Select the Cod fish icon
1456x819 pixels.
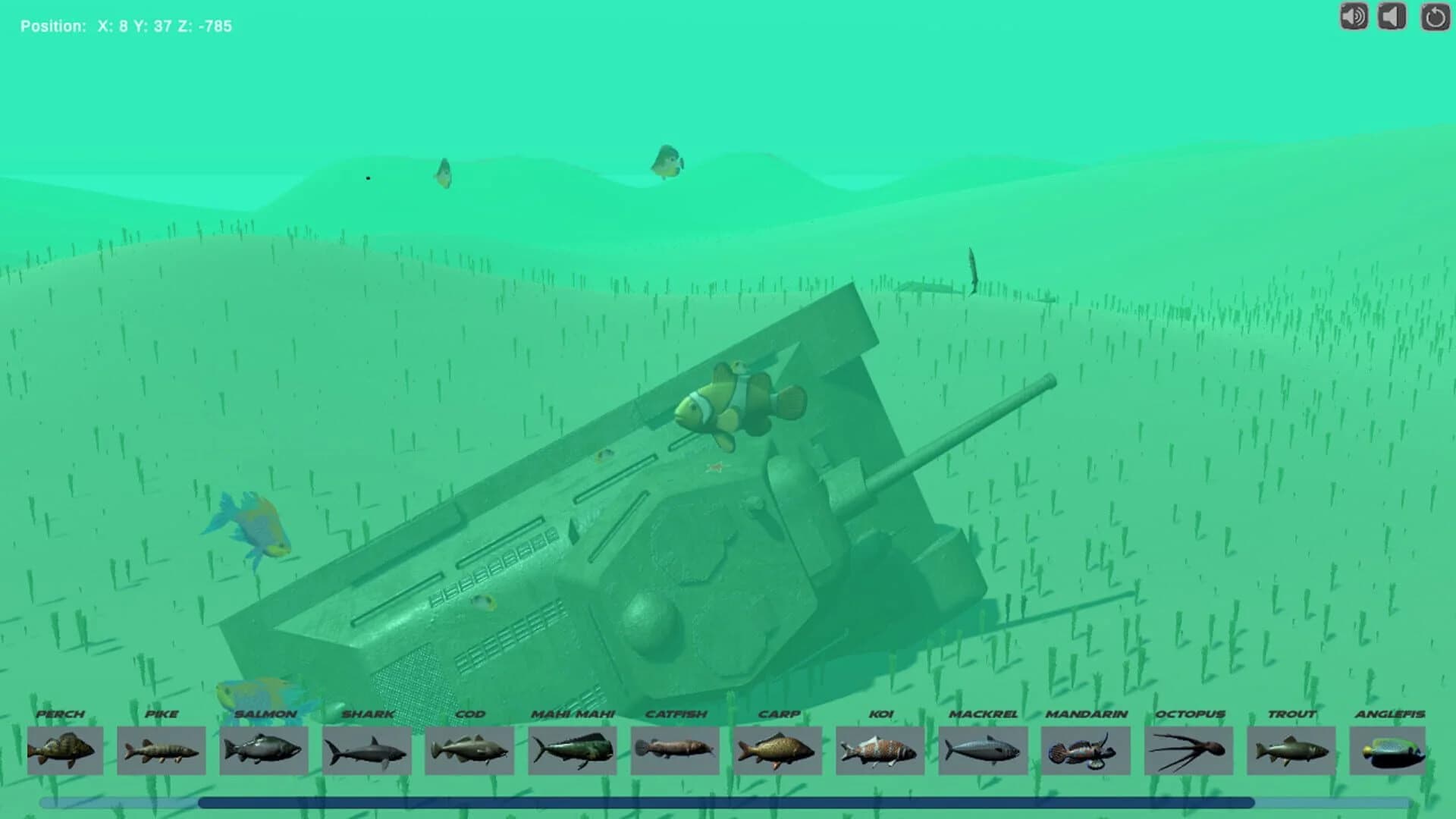tap(469, 749)
